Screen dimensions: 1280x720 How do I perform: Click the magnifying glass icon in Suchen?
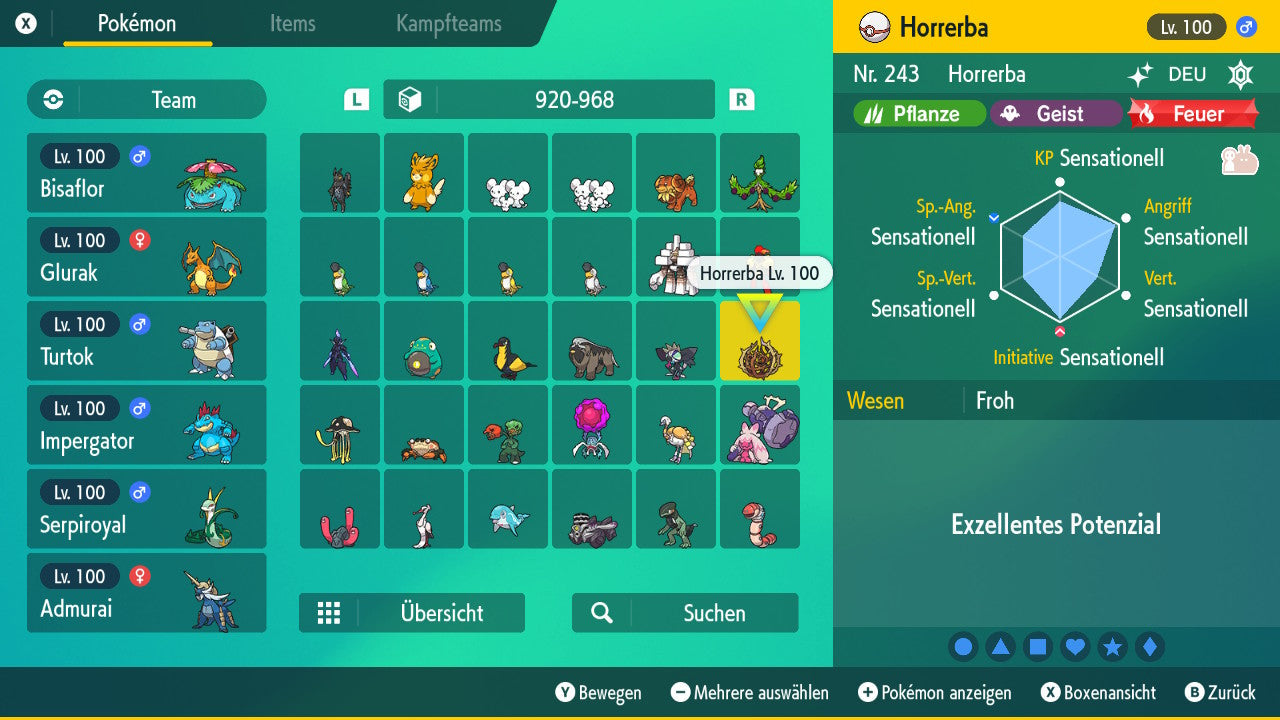pos(601,612)
